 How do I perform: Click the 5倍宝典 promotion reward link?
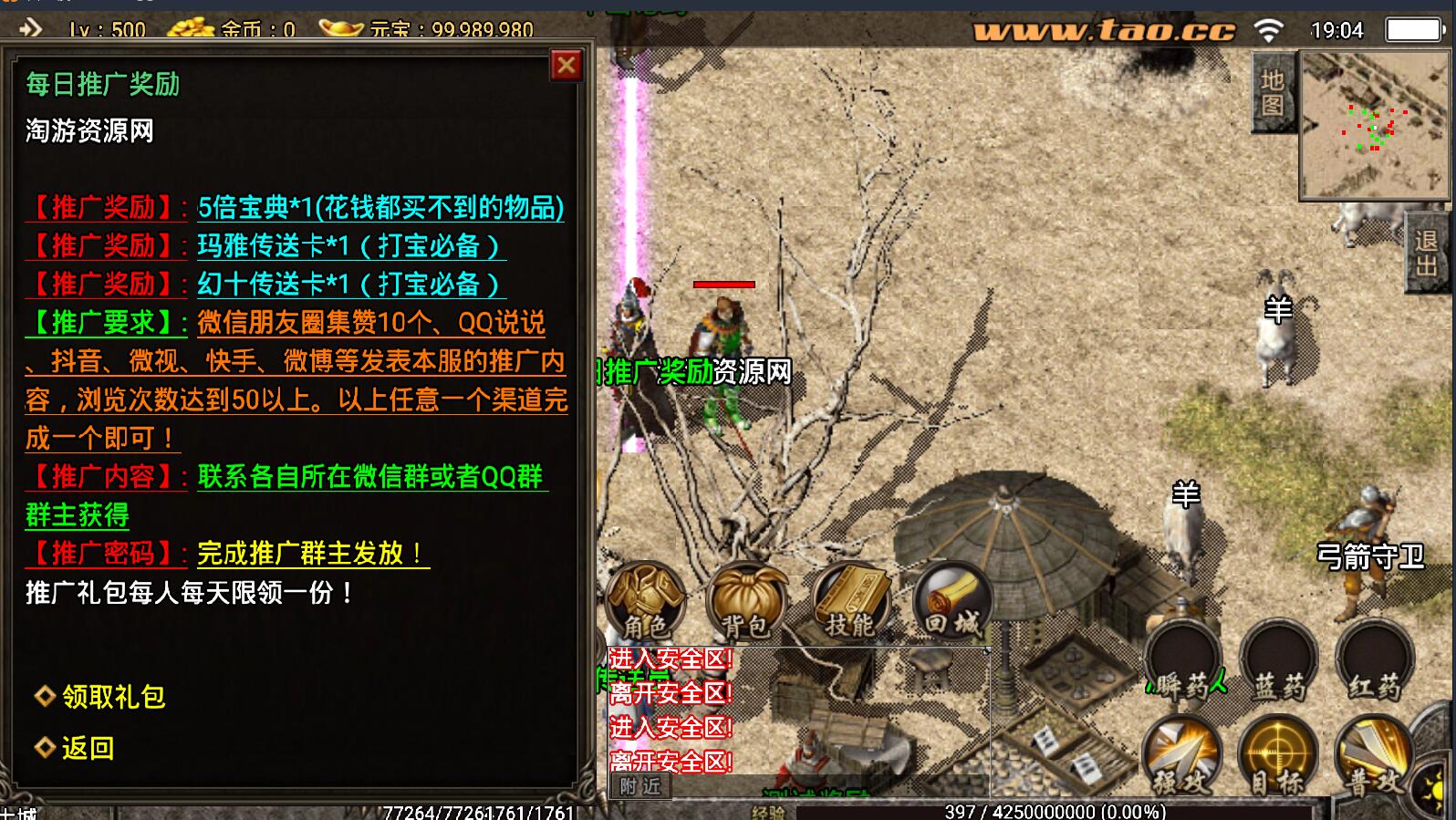(380, 208)
